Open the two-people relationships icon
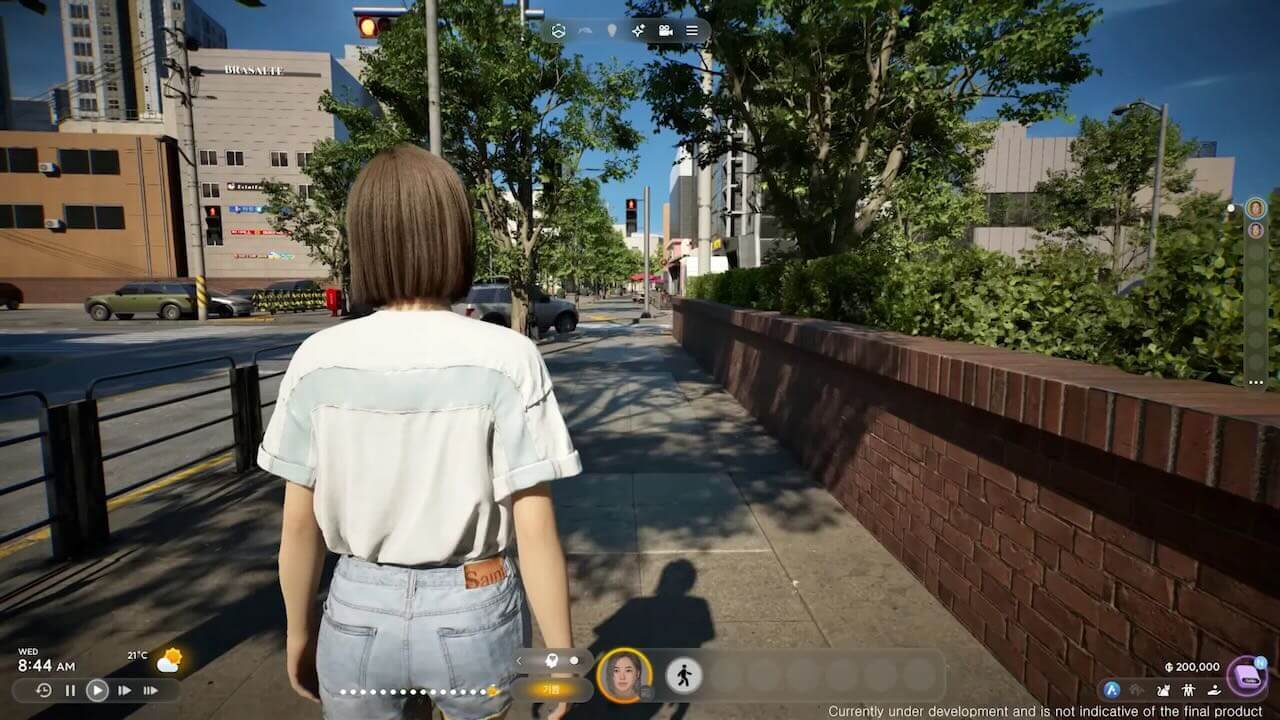Screen dimensions: 1280x720 (1188, 689)
